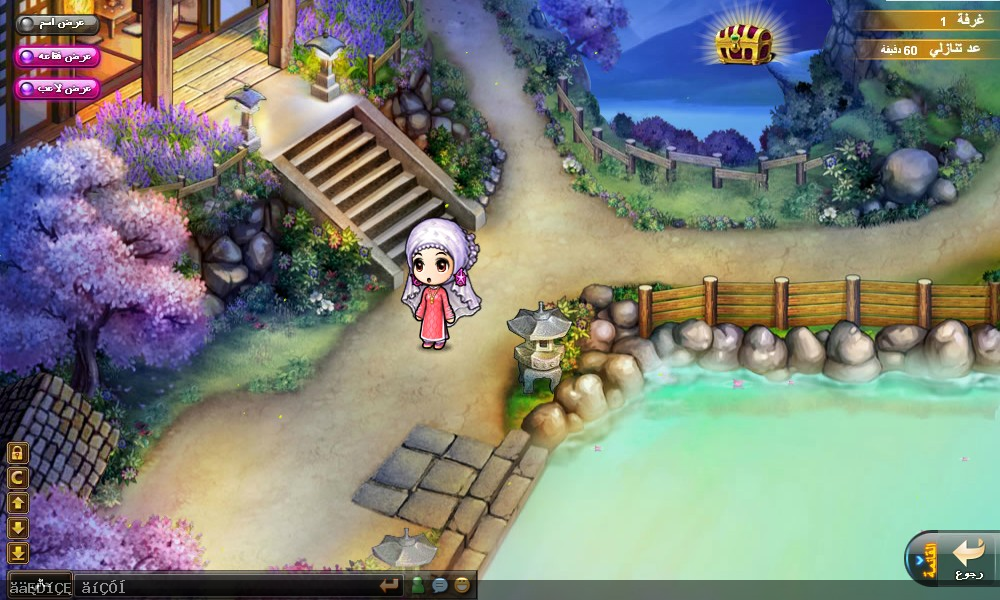Toggle the pink عرض قناعه button
The height and width of the screenshot is (600, 1000).
tap(58, 56)
